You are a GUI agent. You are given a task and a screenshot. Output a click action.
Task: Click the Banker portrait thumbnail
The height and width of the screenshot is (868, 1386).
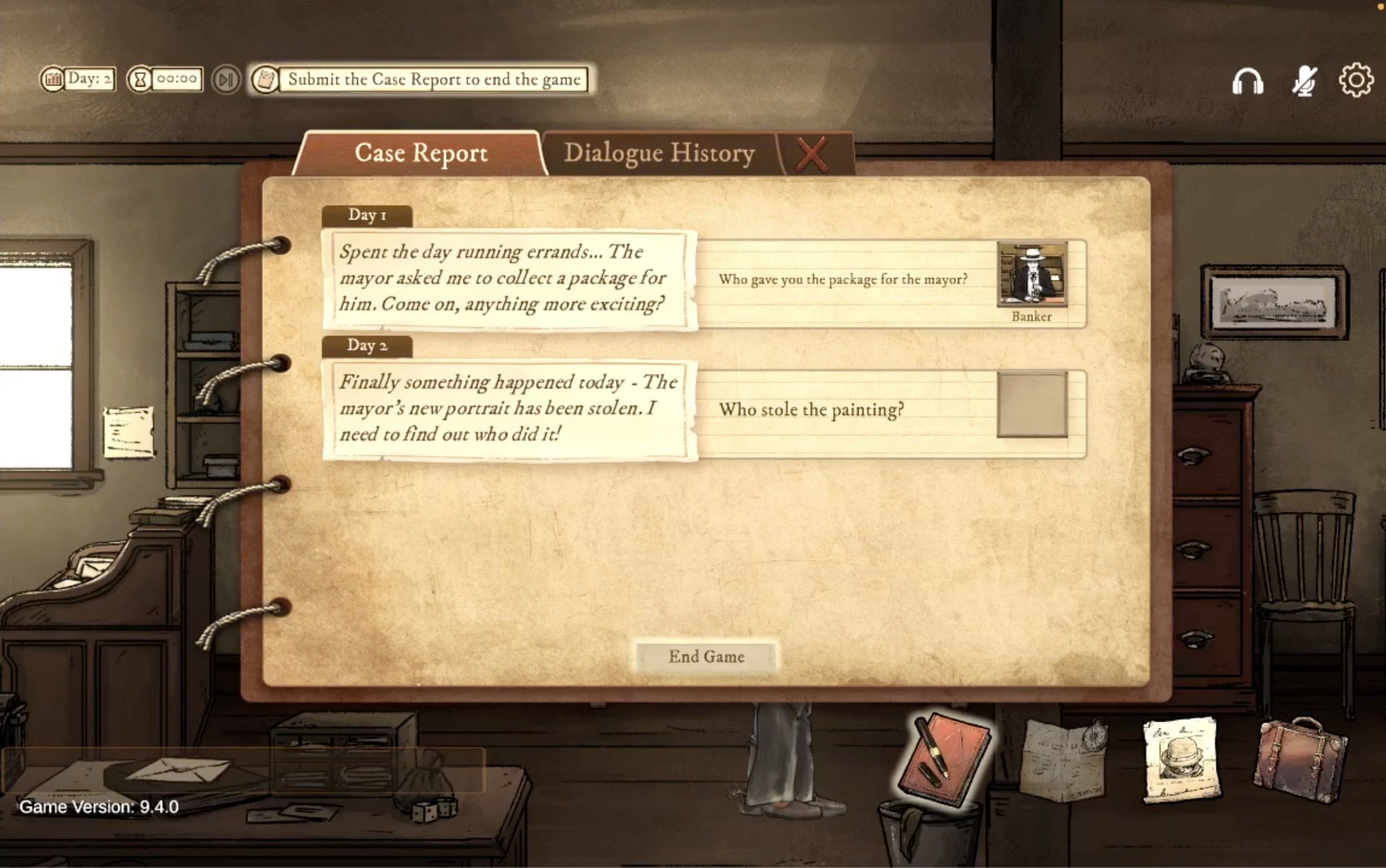1031,274
